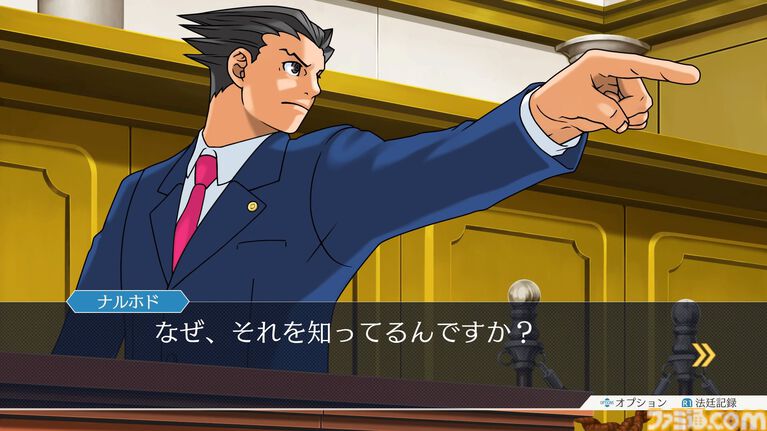Advance dialogue with the yellow arrow
This screenshot has width=767, height=431.
pos(703,352)
